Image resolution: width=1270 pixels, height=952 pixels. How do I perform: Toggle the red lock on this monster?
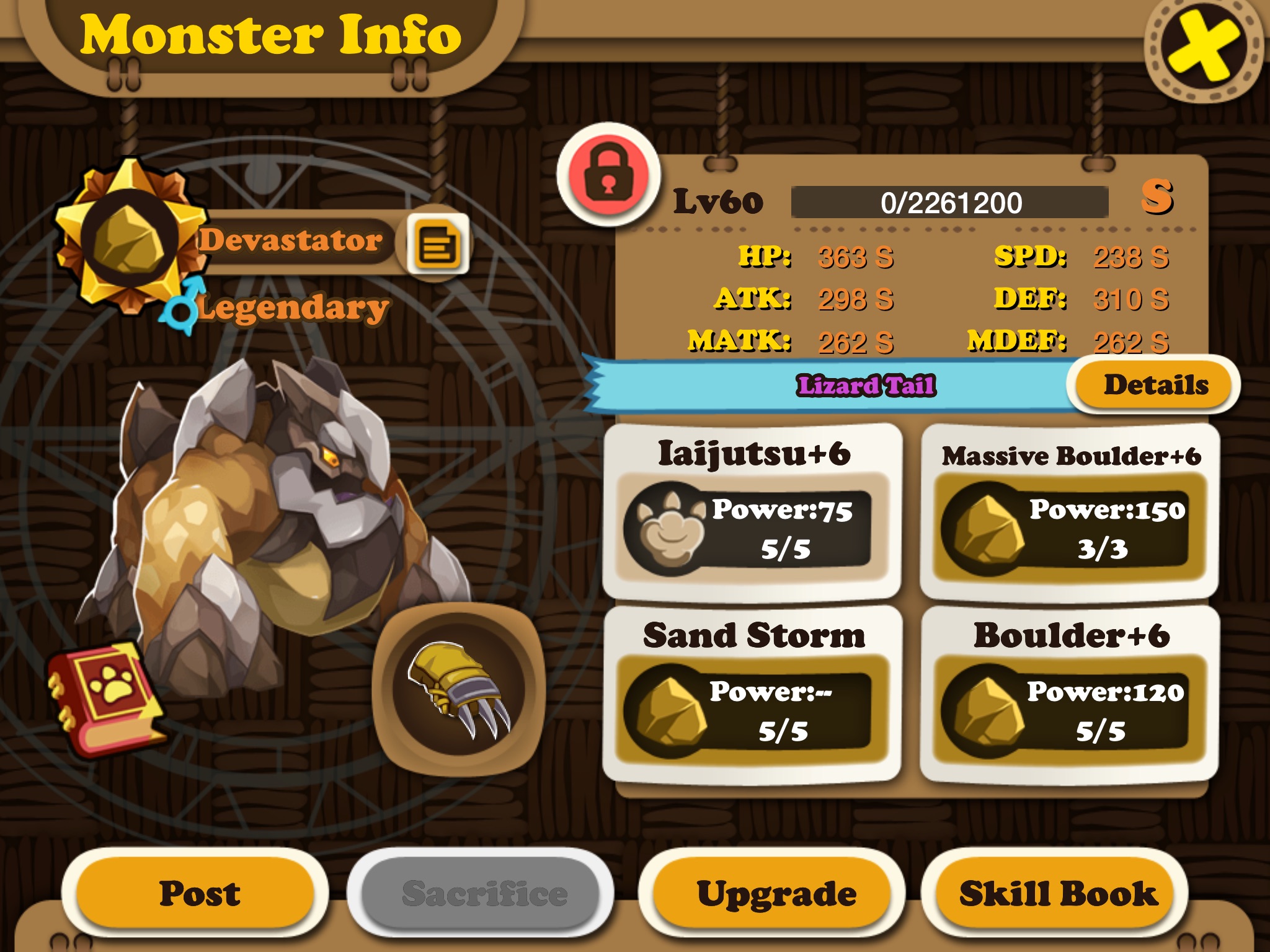click(x=609, y=175)
